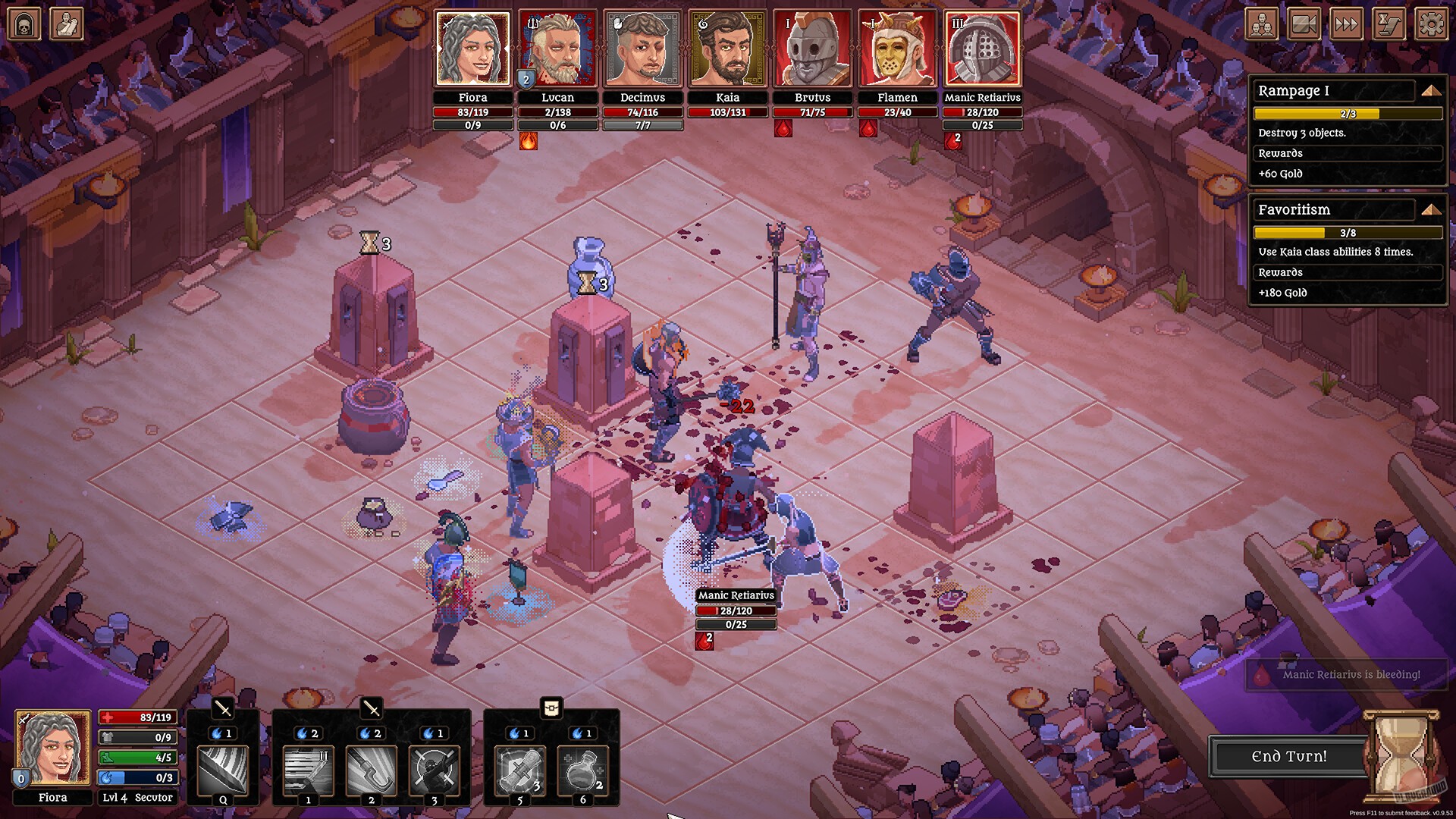Viewport: 1456px width, 819px height.
Task: Click the fast-forward speed icon top-right
Action: point(1347,24)
